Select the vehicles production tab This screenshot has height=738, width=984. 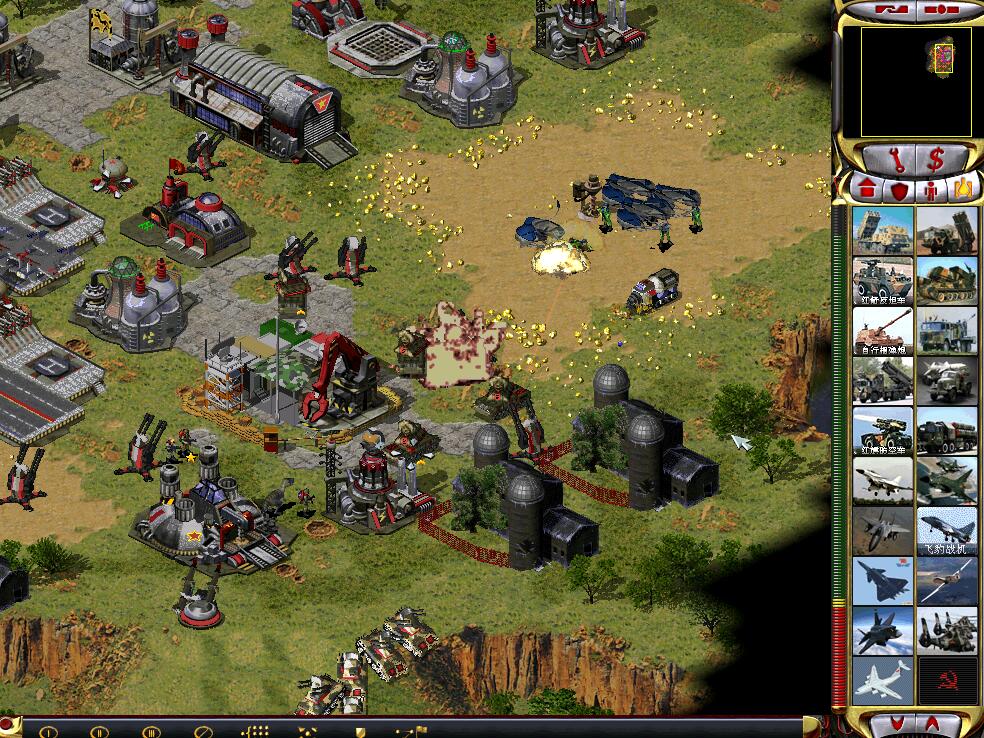(963, 188)
